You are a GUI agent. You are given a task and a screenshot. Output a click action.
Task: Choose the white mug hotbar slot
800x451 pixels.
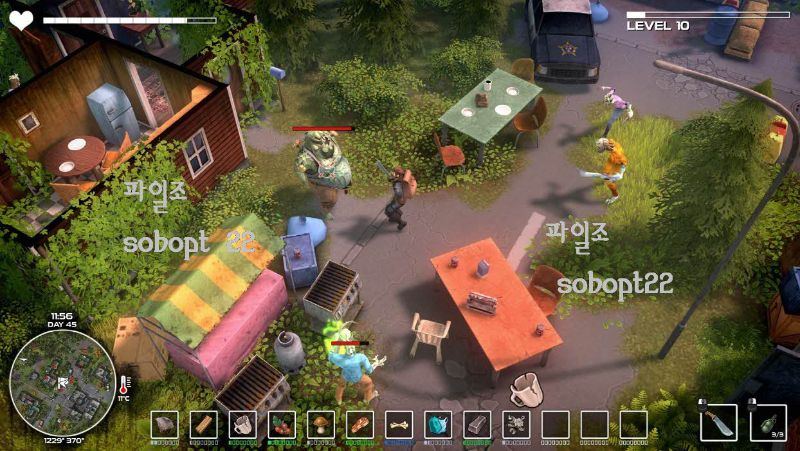(242, 424)
